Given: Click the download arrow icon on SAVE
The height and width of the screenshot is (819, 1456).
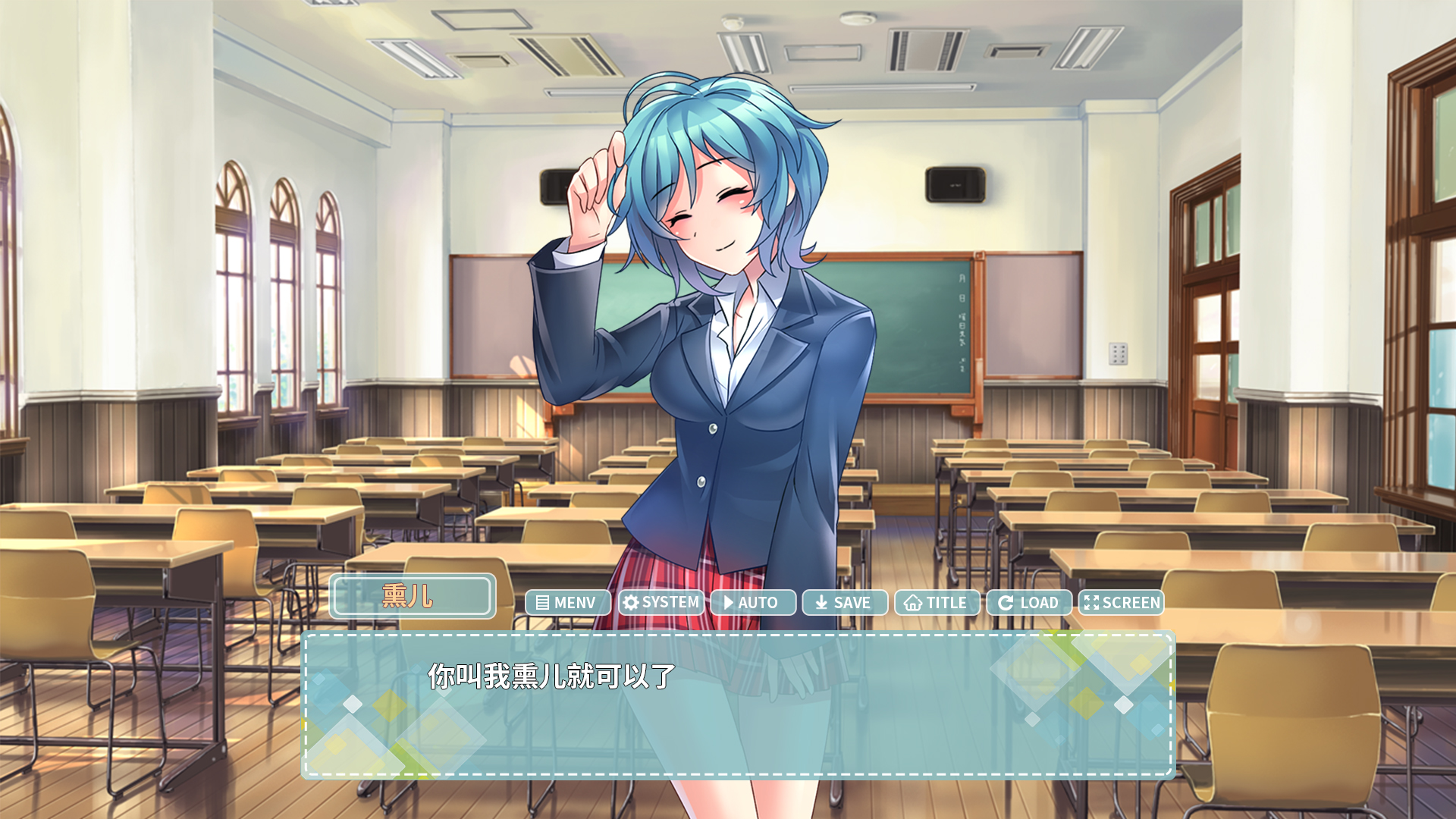Looking at the screenshot, I should (x=821, y=603).
